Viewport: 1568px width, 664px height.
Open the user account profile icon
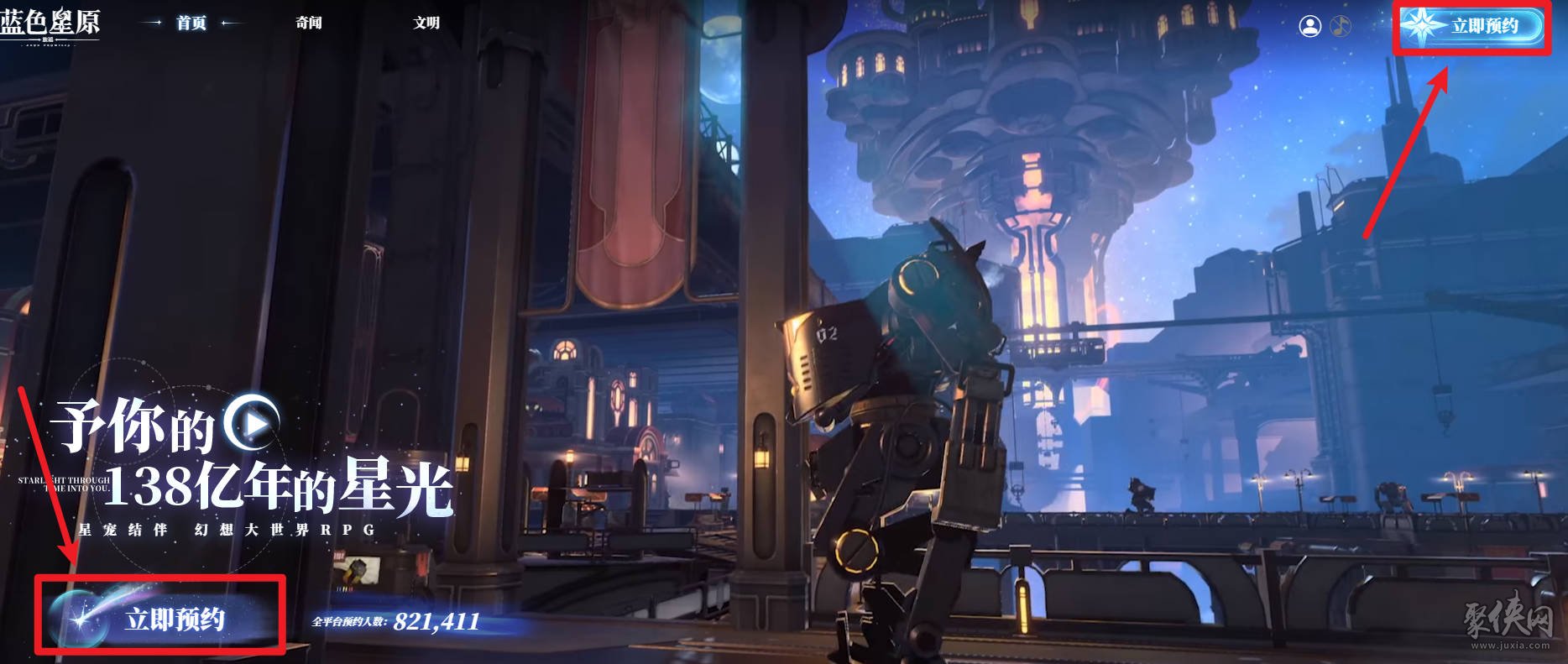pos(1309,26)
